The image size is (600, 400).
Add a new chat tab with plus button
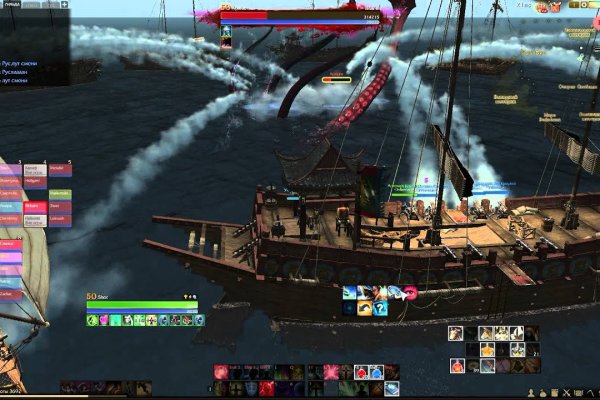coord(64,4)
